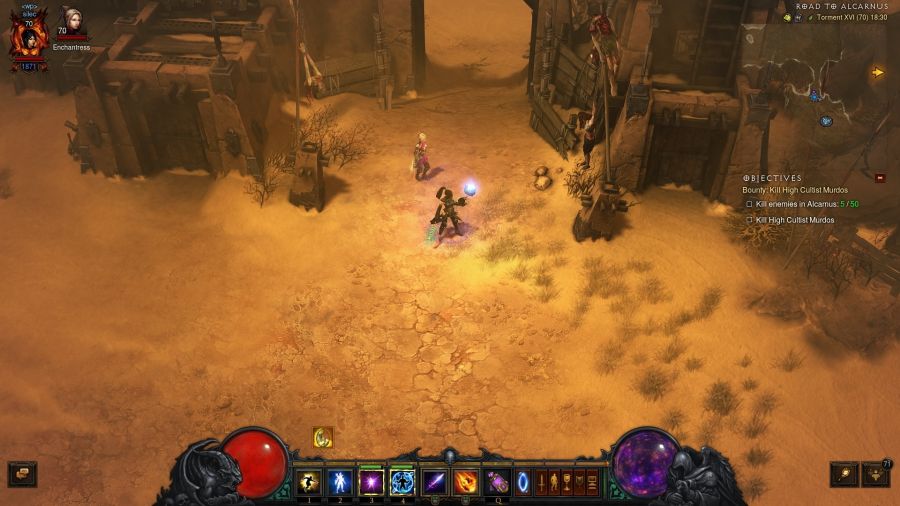The height and width of the screenshot is (506, 900).
Task: Open the sword-icon skills menu button
Action: 543,482
